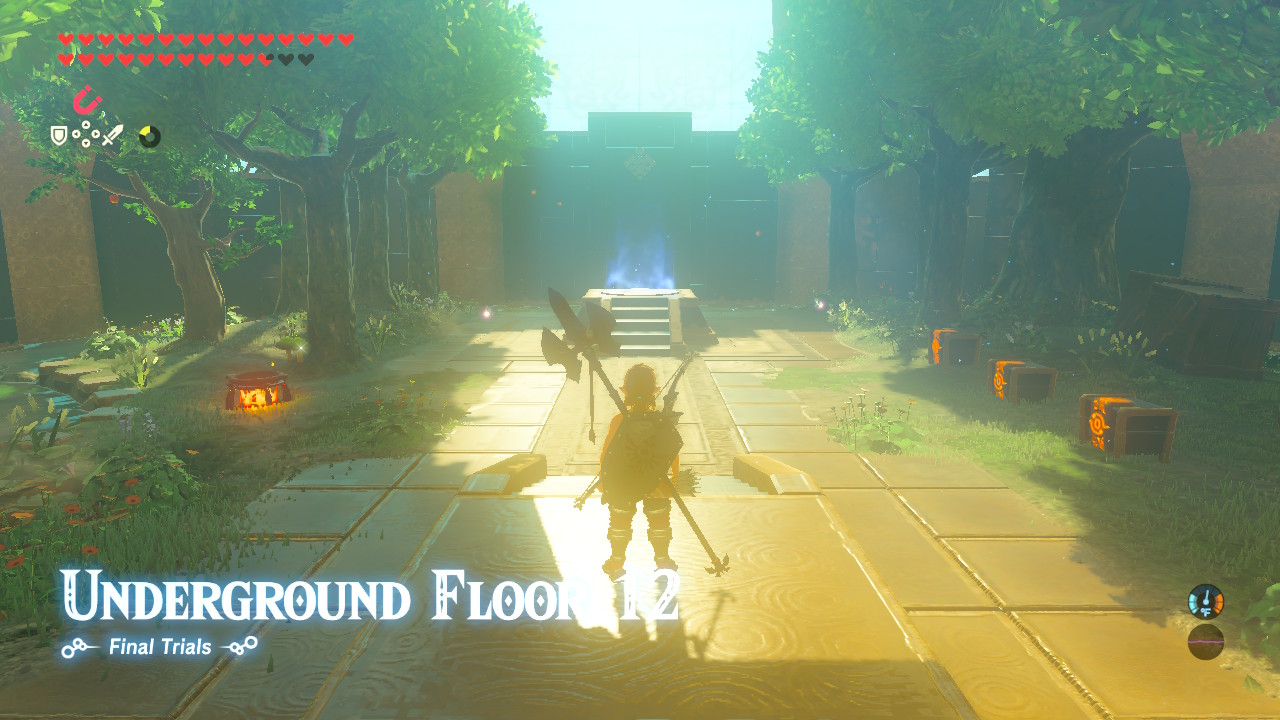Screen dimensions: 1280x720
Task: Click the last empty black heart
Action: coord(308,59)
